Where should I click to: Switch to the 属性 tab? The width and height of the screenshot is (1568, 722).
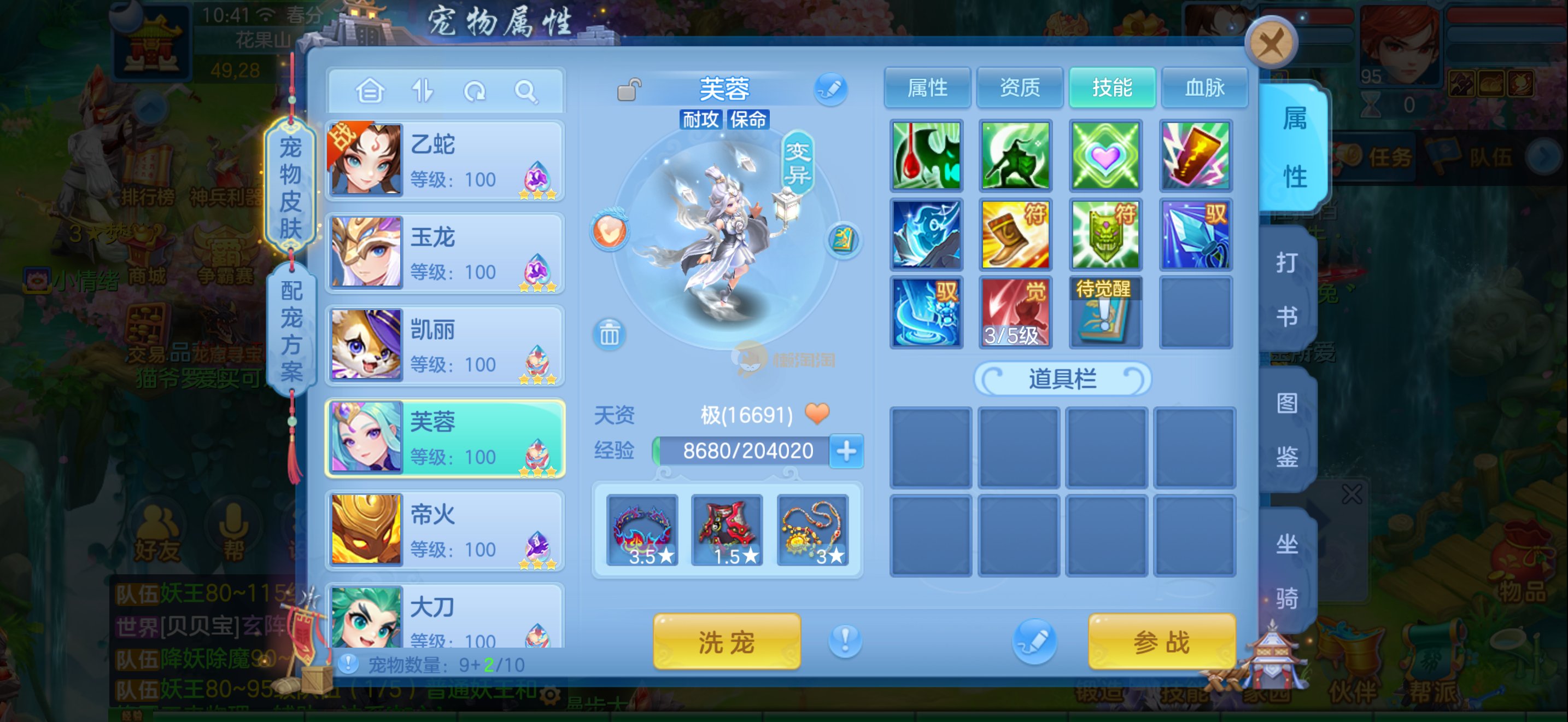coord(927,88)
